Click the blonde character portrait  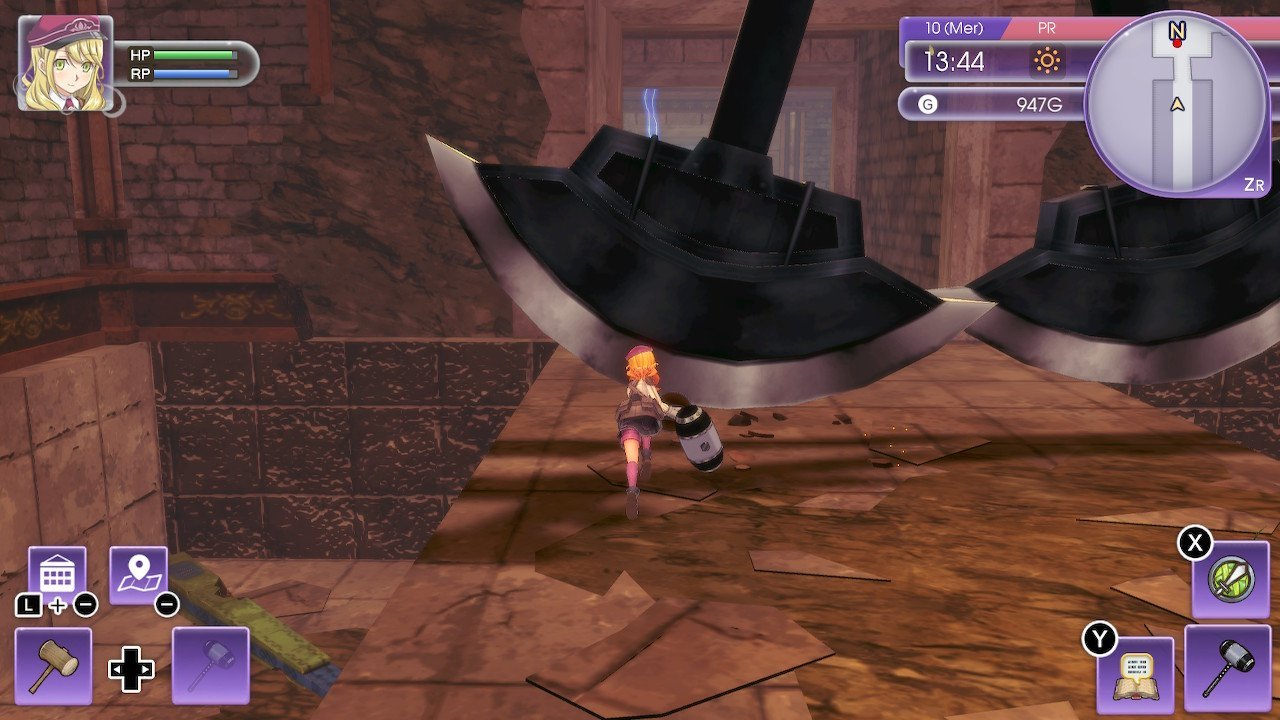click(x=65, y=63)
